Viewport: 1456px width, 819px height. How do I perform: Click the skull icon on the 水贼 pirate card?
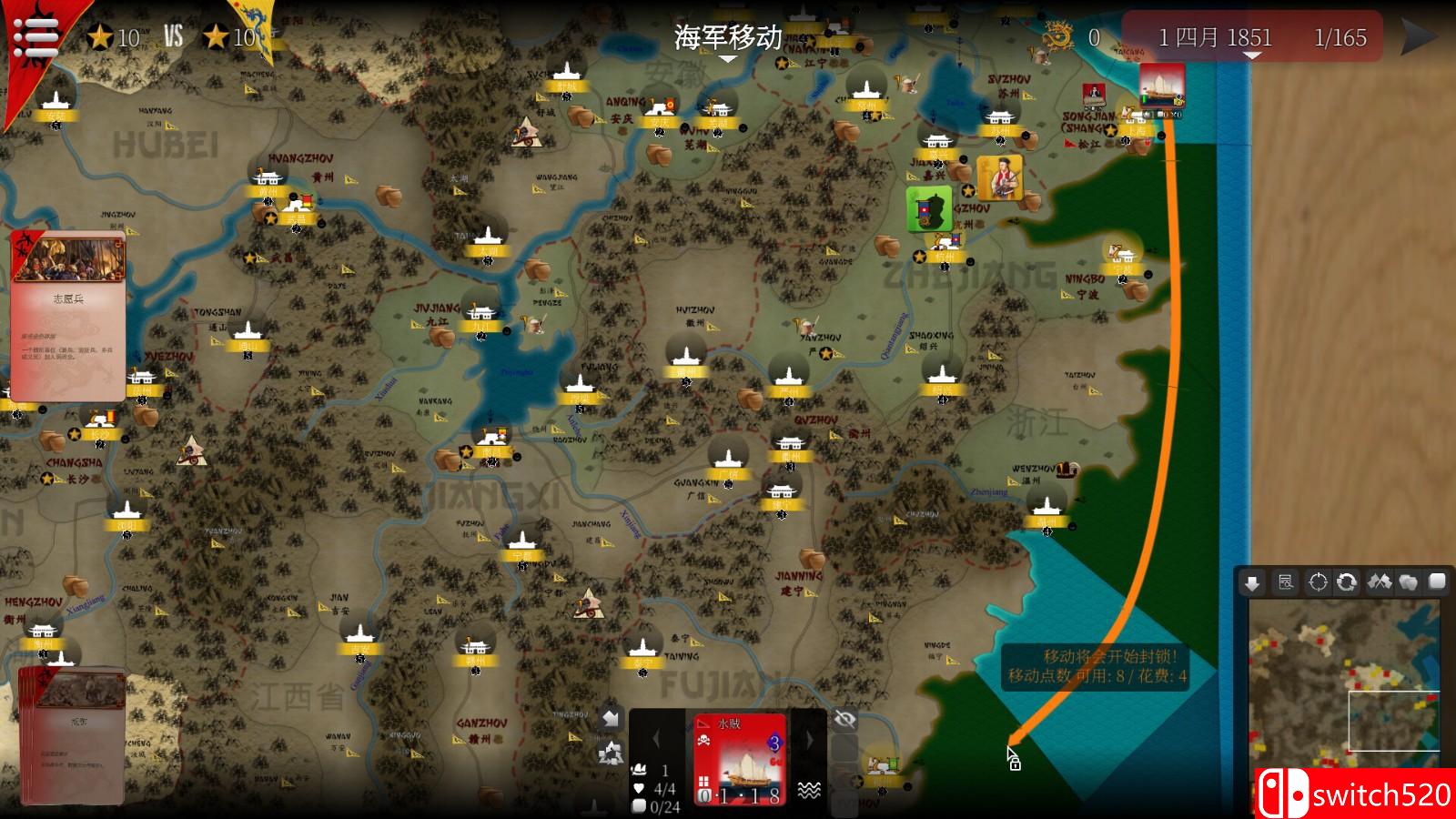click(703, 740)
